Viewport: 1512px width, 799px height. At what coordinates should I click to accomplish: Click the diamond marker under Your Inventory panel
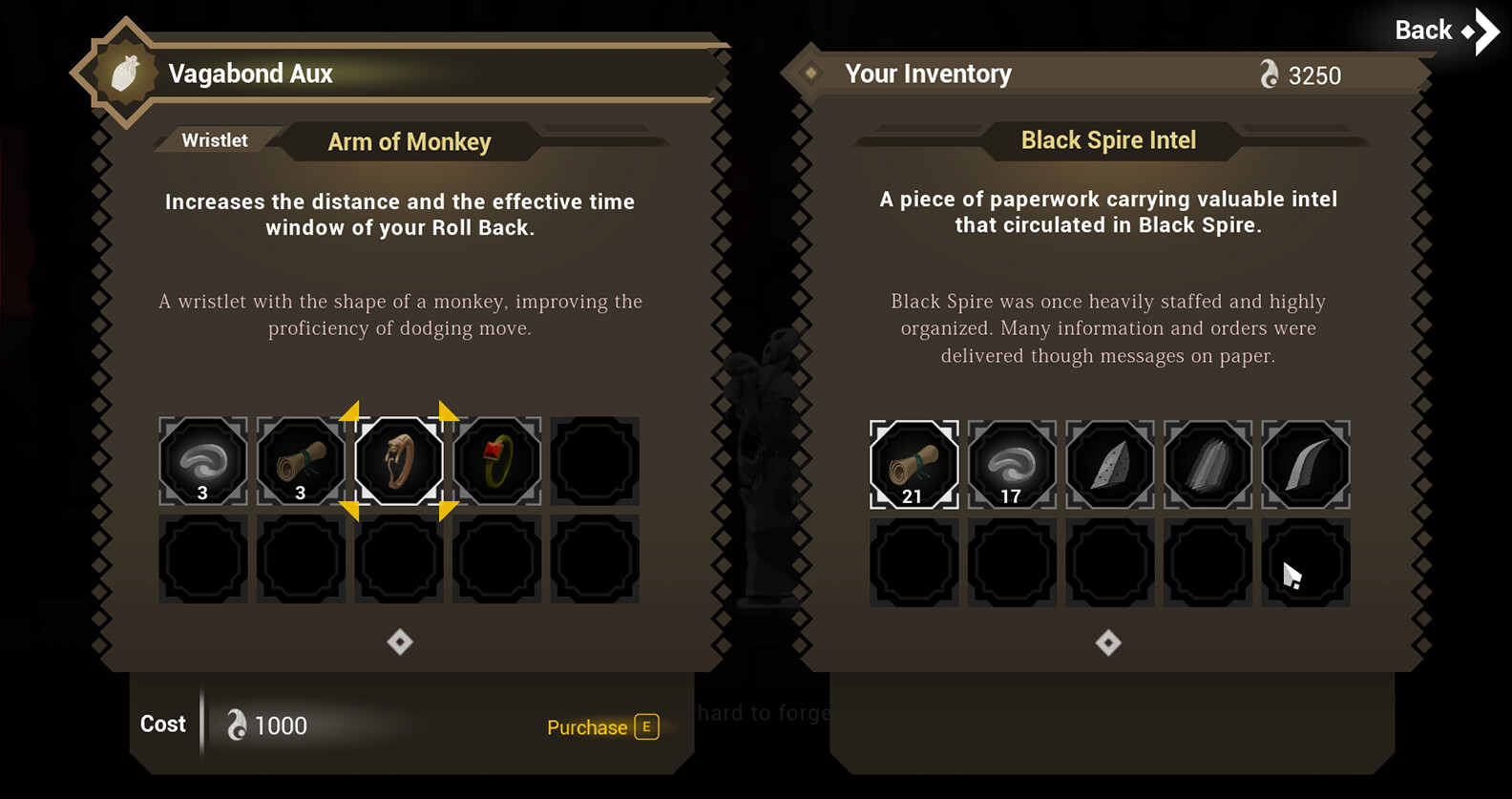pyautogui.click(x=1108, y=642)
